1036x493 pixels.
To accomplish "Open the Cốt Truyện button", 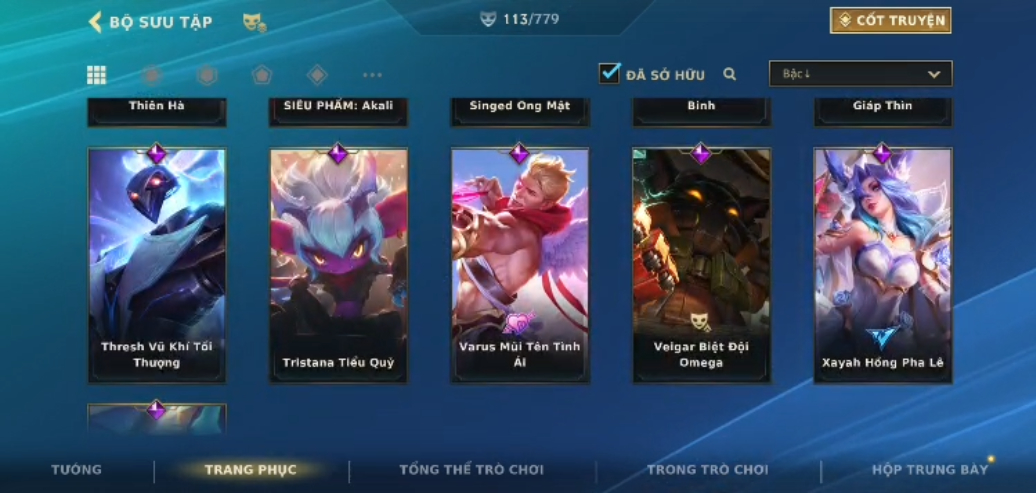I will (890, 20).
